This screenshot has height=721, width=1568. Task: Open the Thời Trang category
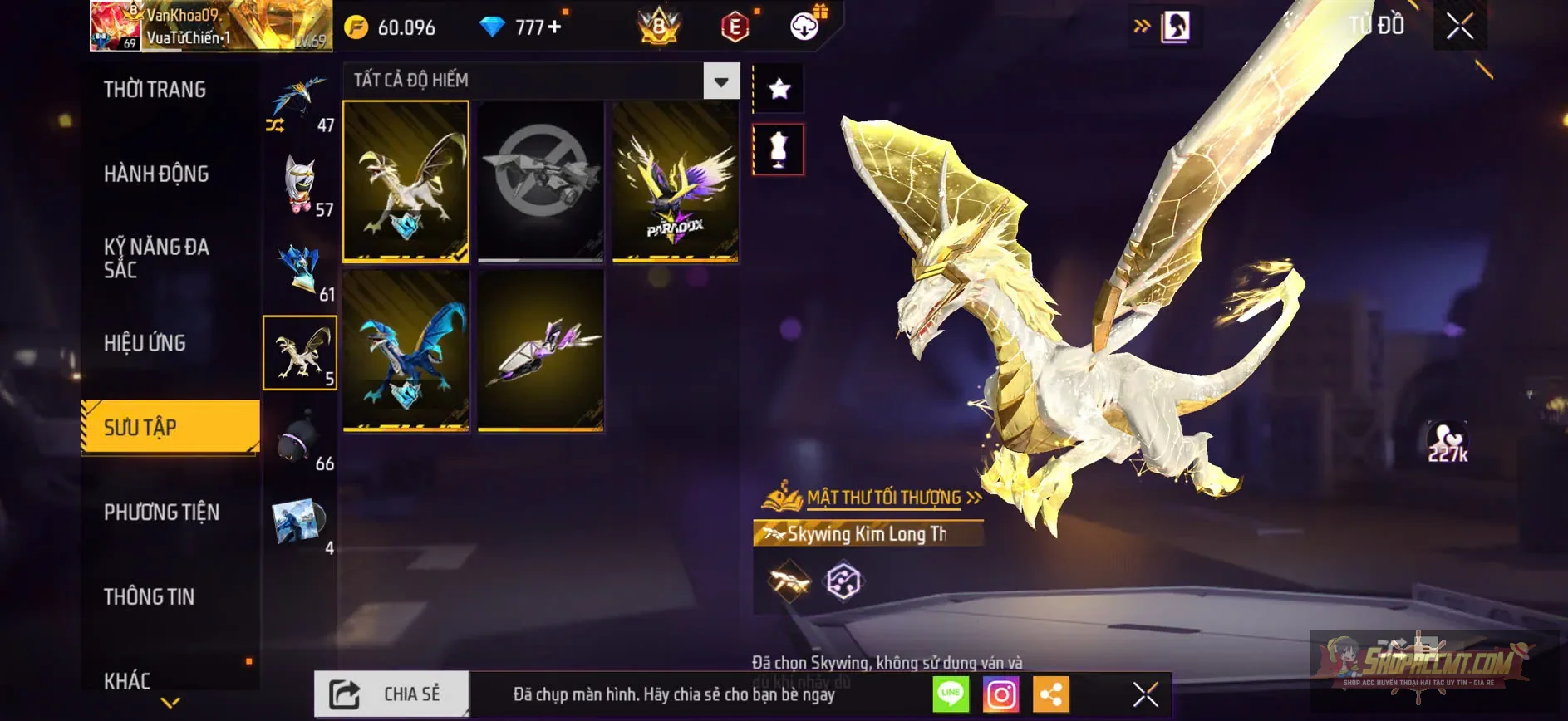click(155, 90)
